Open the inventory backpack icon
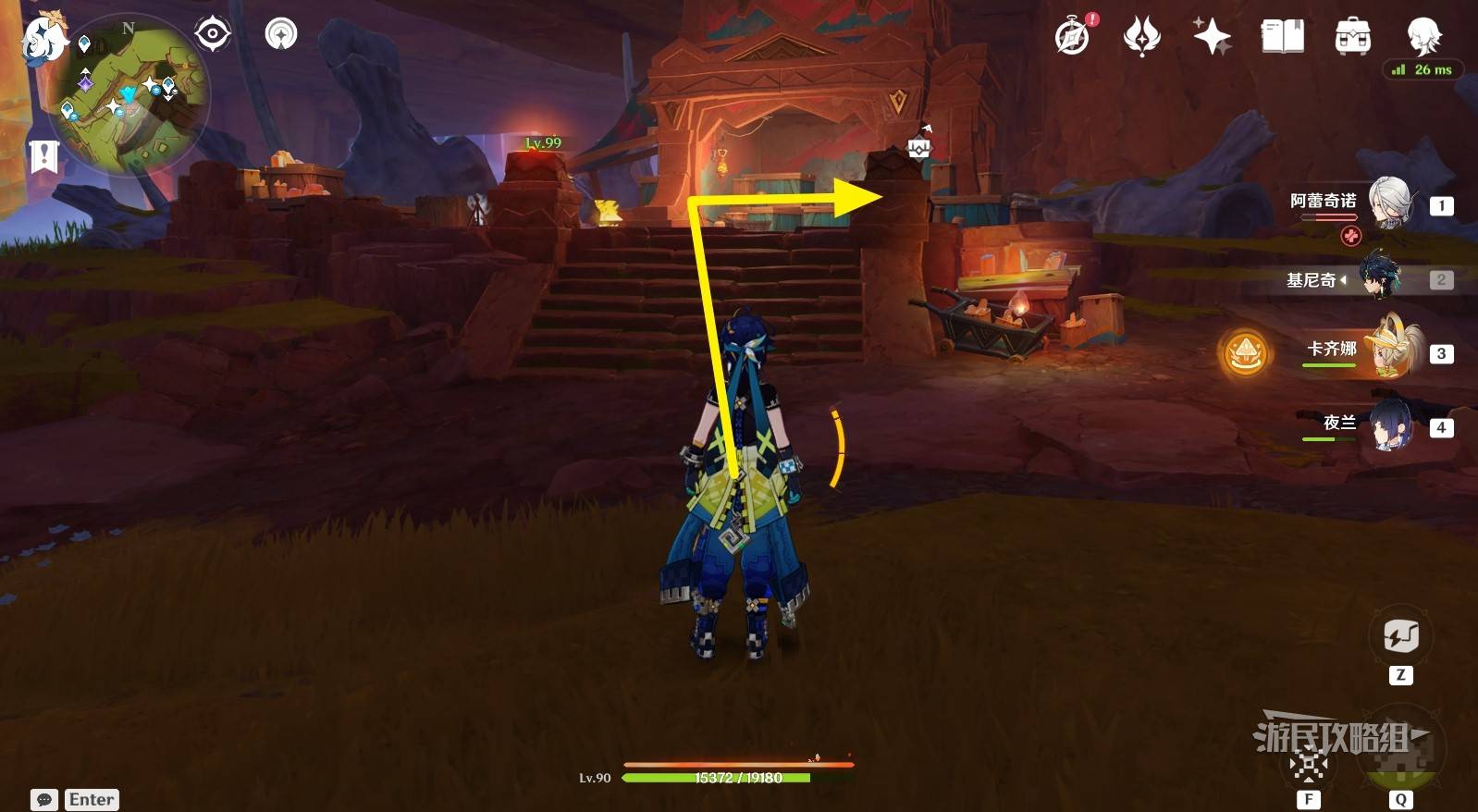This screenshot has height=812, width=1478. [x=1352, y=36]
